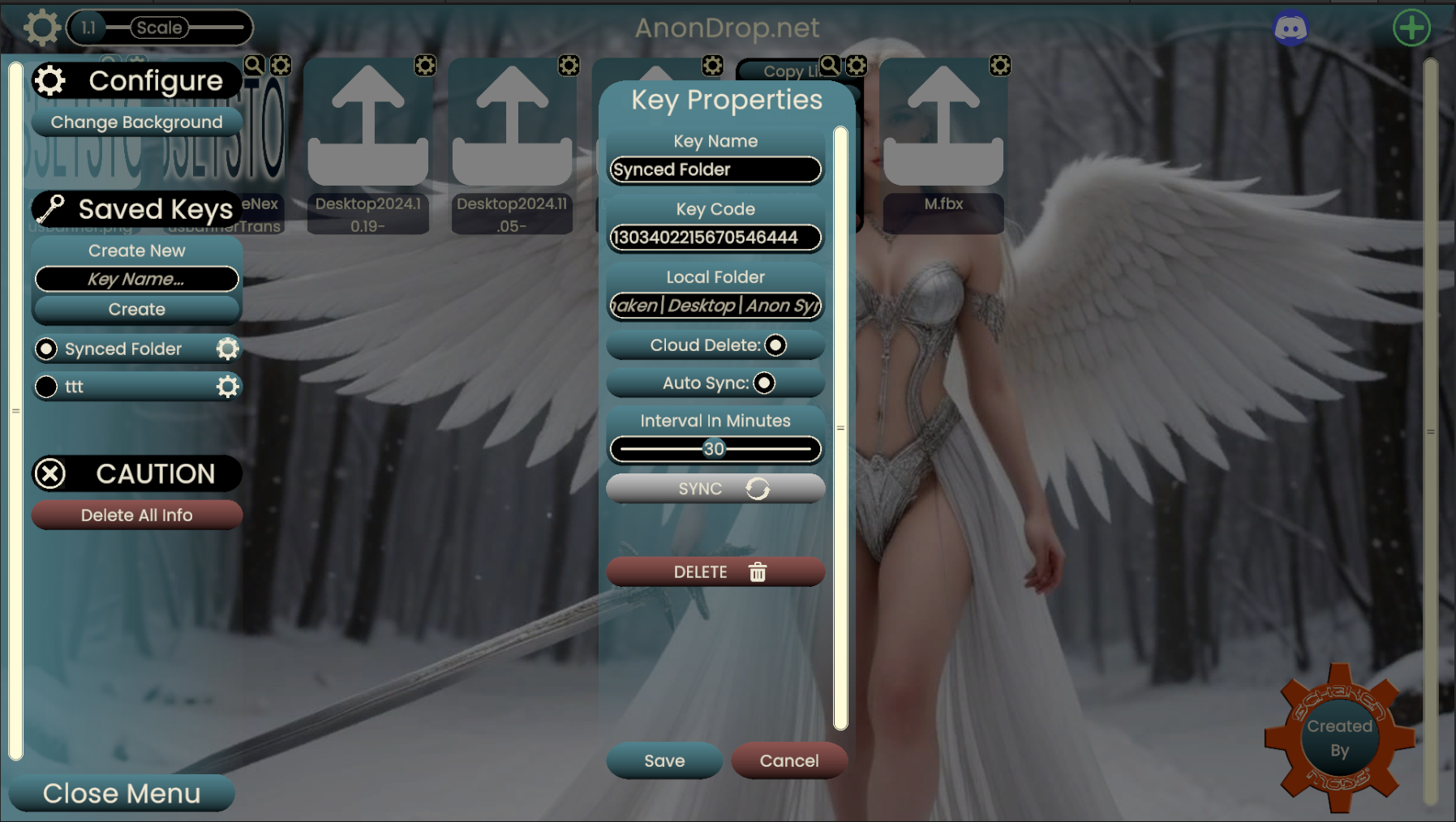Image resolution: width=1456 pixels, height=822 pixels.
Task: Click the Interval In Minutes slider
Action: [x=715, y=449]
